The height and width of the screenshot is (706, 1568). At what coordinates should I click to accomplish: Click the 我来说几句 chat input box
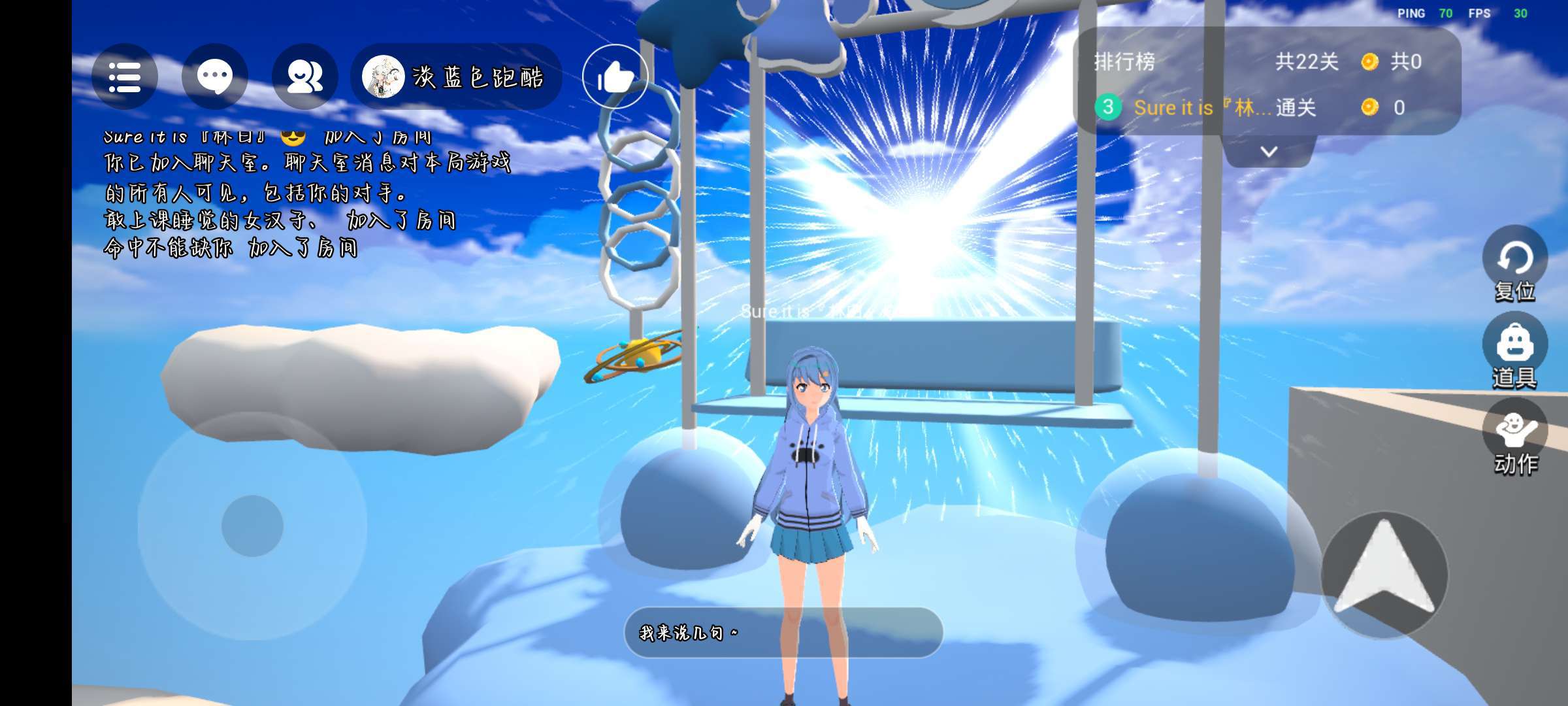783,632
